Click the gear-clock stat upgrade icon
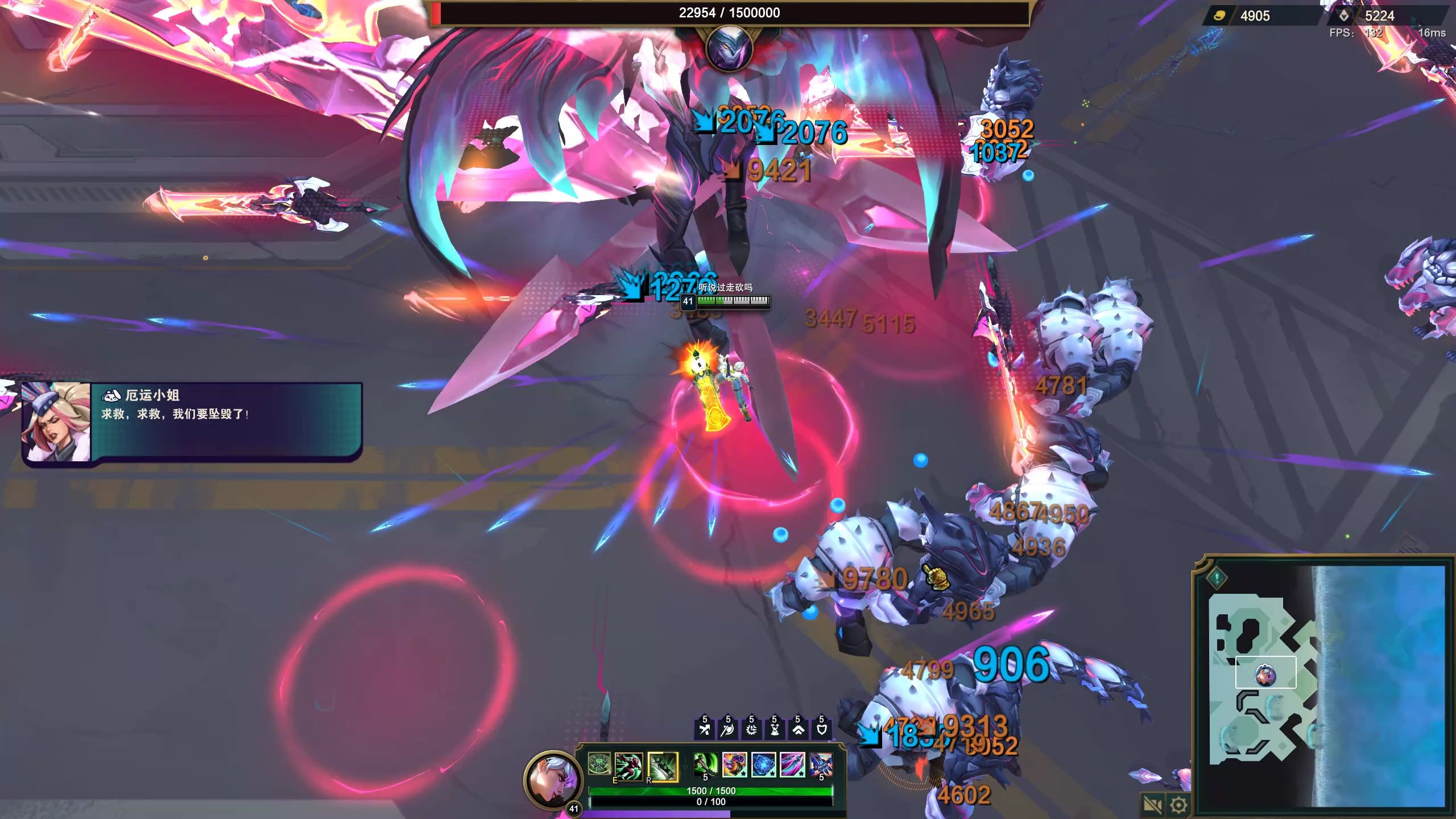Viewport: 1456px width, 819px height. click(x=751, y=729)
